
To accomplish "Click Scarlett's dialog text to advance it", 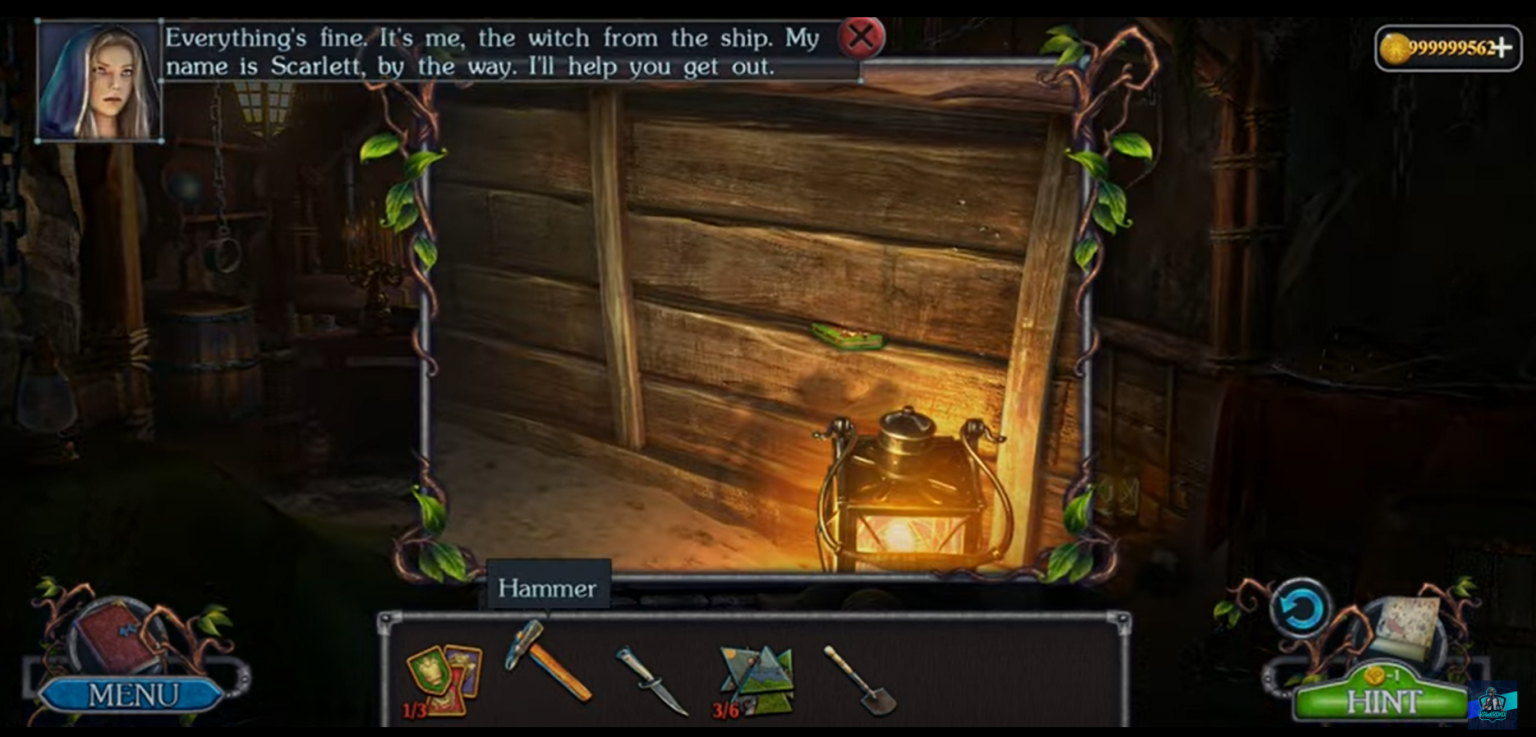I will click(498, 52).
